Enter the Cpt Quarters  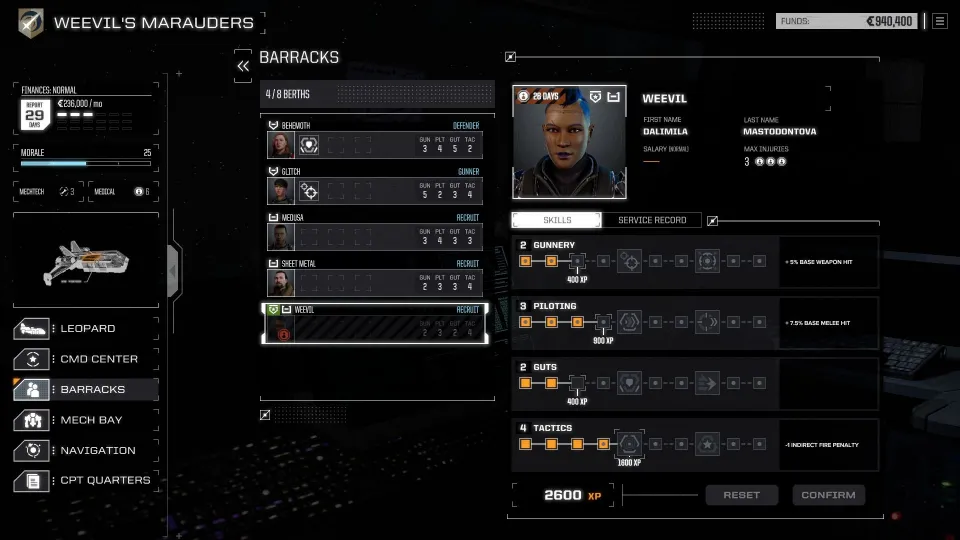point(86,481)
